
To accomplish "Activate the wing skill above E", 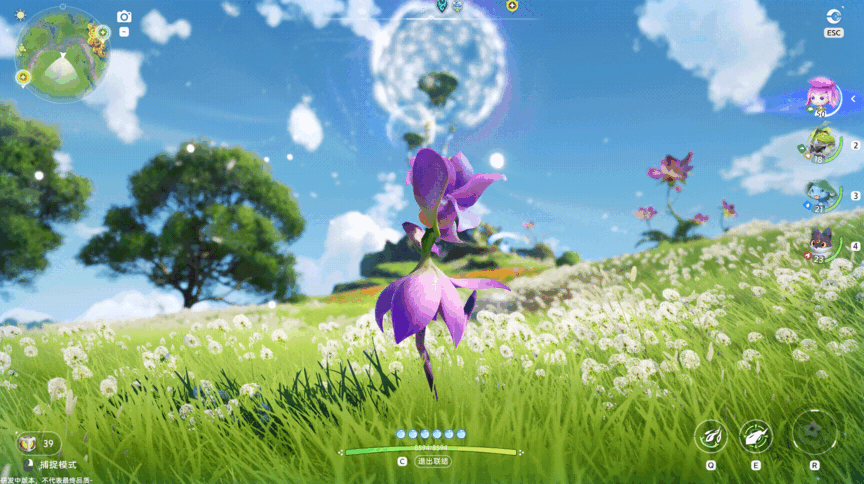I will (x=755, y=435).
